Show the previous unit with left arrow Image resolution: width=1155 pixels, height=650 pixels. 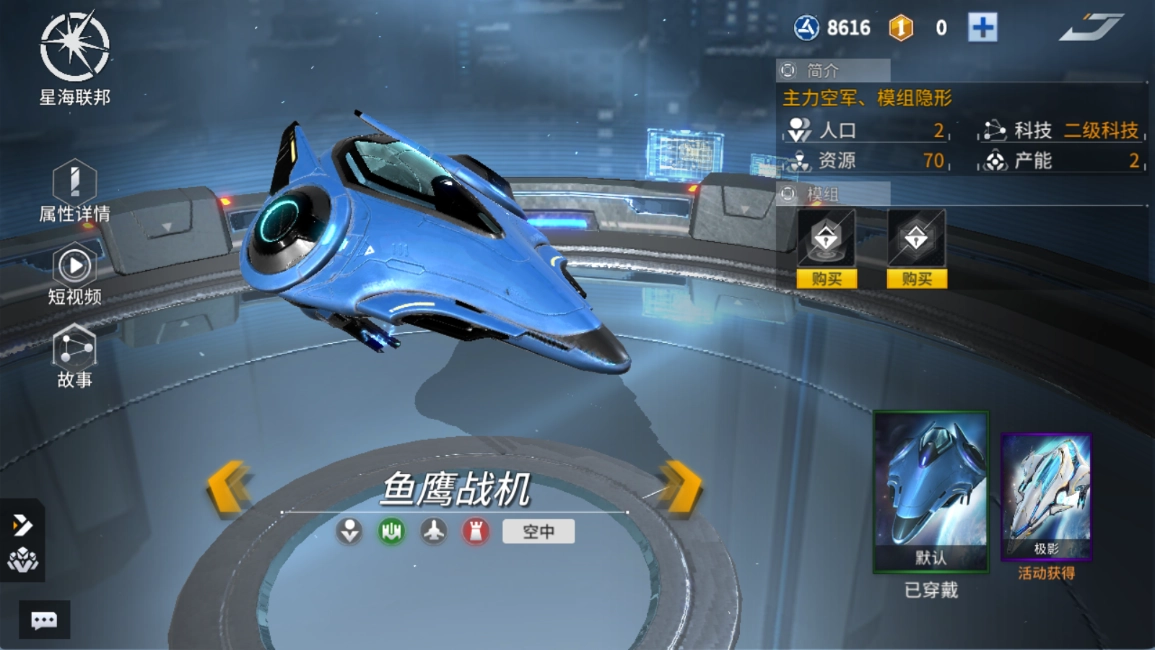(228, 488)
